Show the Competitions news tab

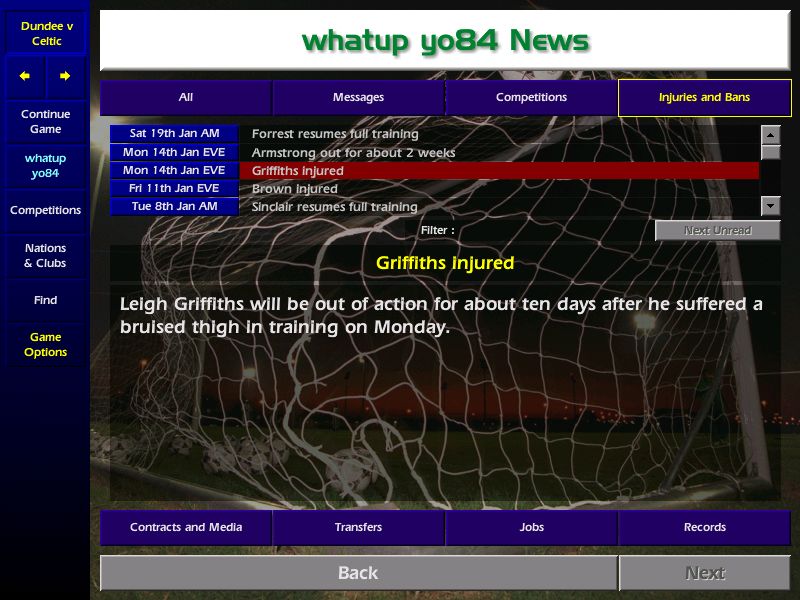pyautogui.click(x=531, y=98)
